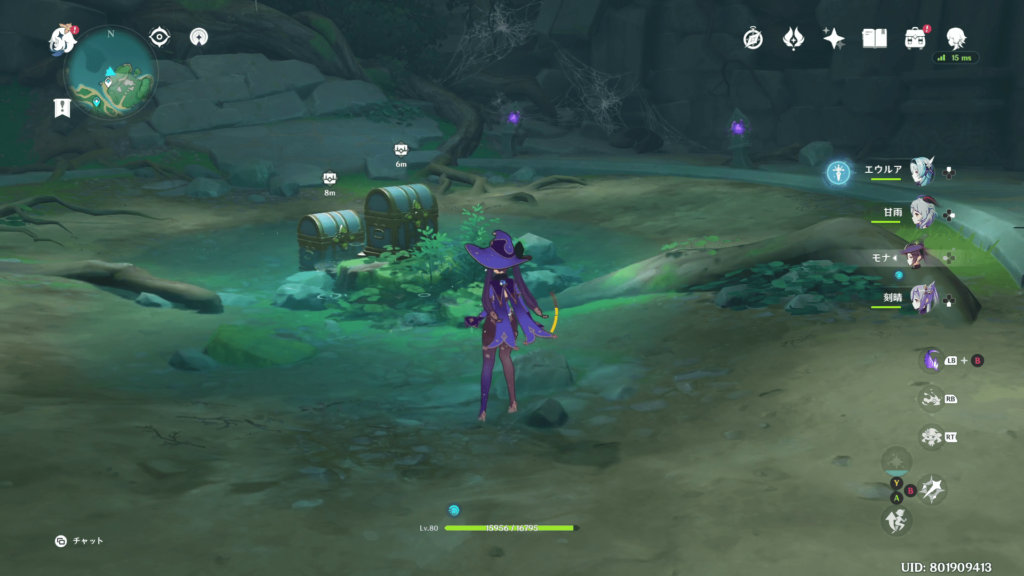The height and width of the screenshot is (576, 1024).
Task: Open the compass events icon
Action: click(x=753, y=39)
